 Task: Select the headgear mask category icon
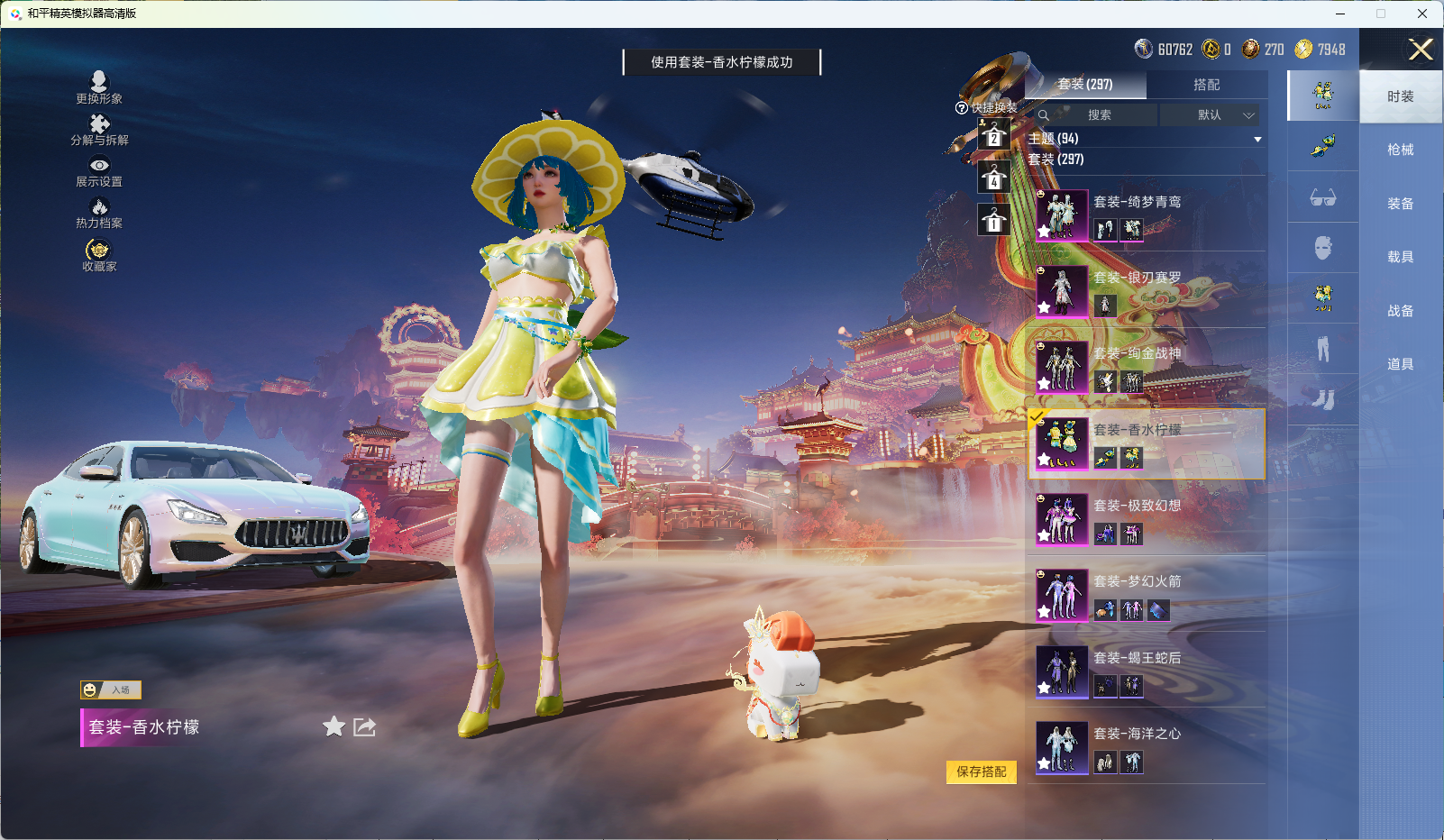point(1323,248)
